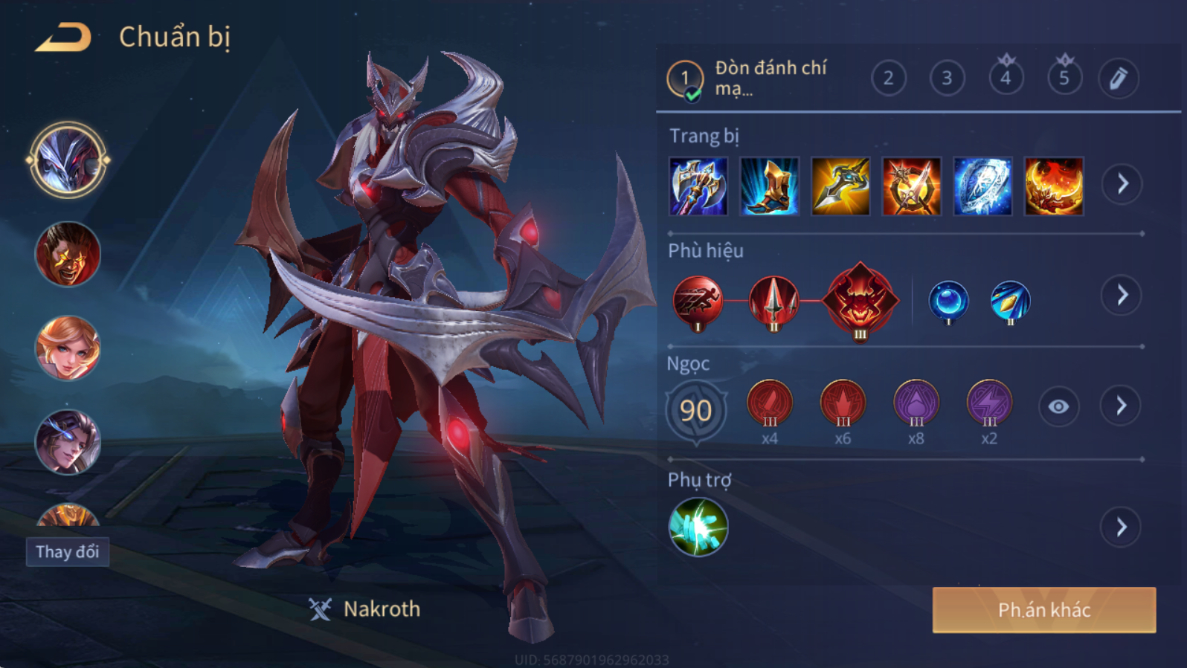1187x668 pixels.
Task: Edit the build with the pencil icon
Action: 1118,78
